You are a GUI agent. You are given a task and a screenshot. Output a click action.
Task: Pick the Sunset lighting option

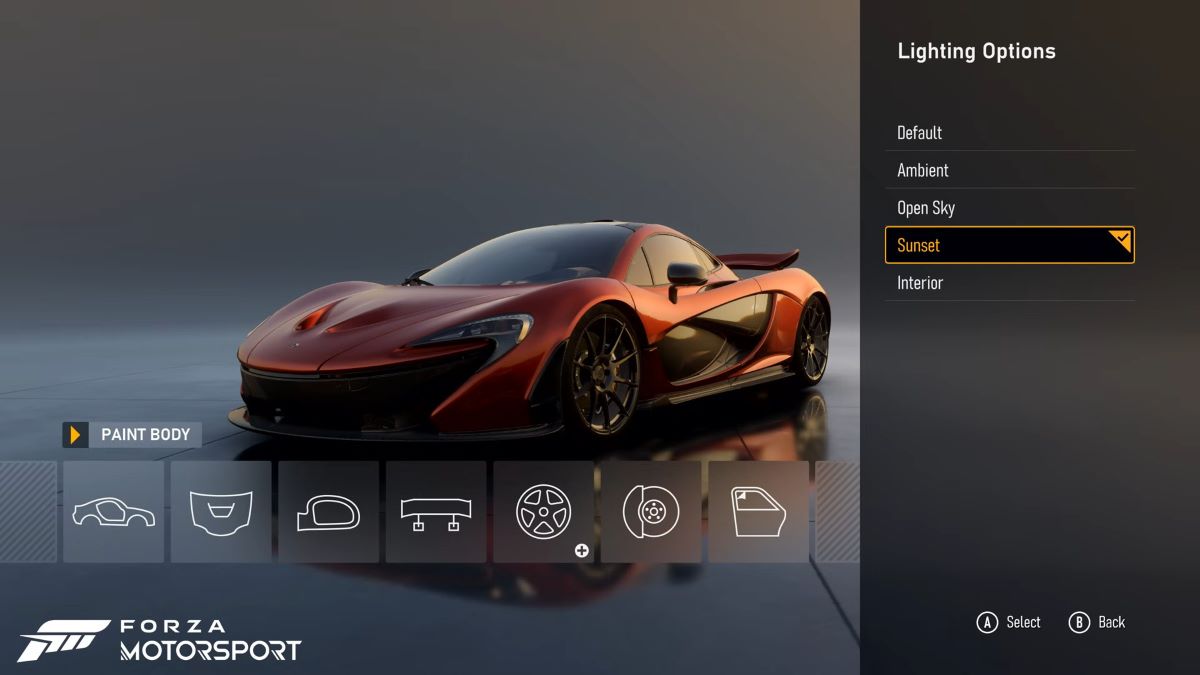tap(1009, 245)
